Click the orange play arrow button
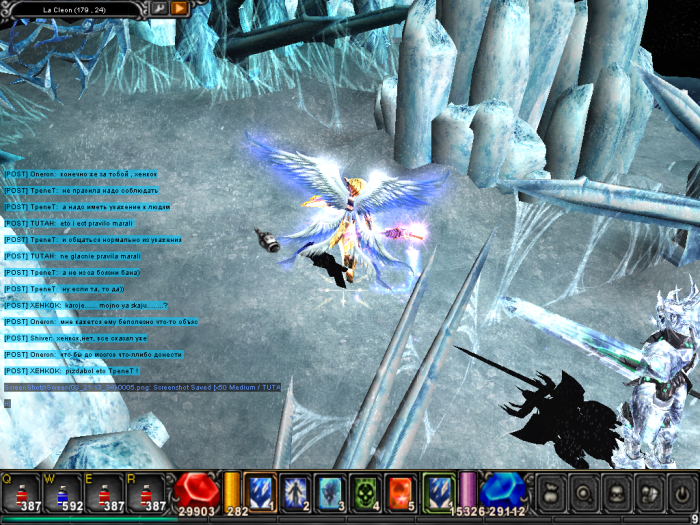 click(x=179, y=8)
